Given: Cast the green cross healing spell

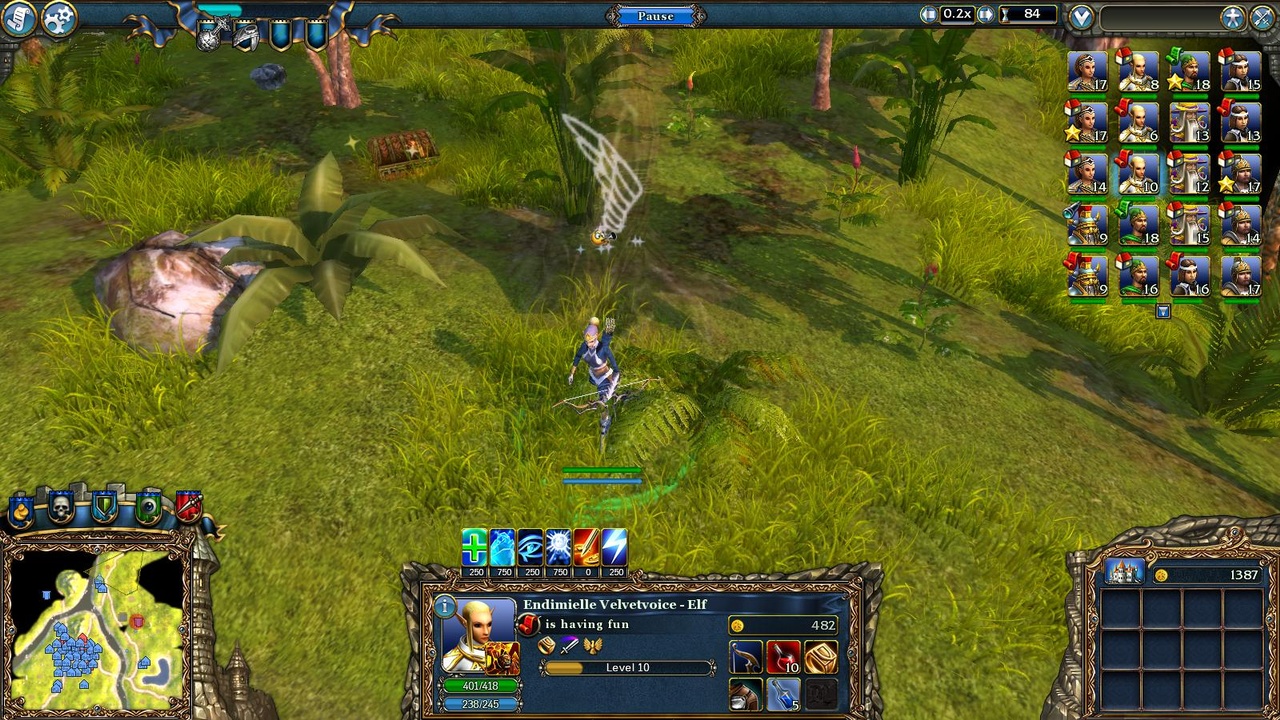Looking at the screenshot, I should [473, 548].
